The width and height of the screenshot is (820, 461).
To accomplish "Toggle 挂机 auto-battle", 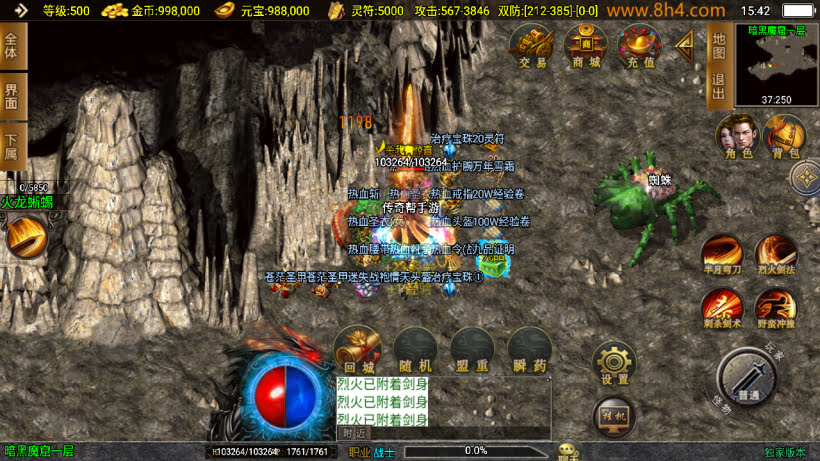I will pyautogui.click(x=615, y=415).
